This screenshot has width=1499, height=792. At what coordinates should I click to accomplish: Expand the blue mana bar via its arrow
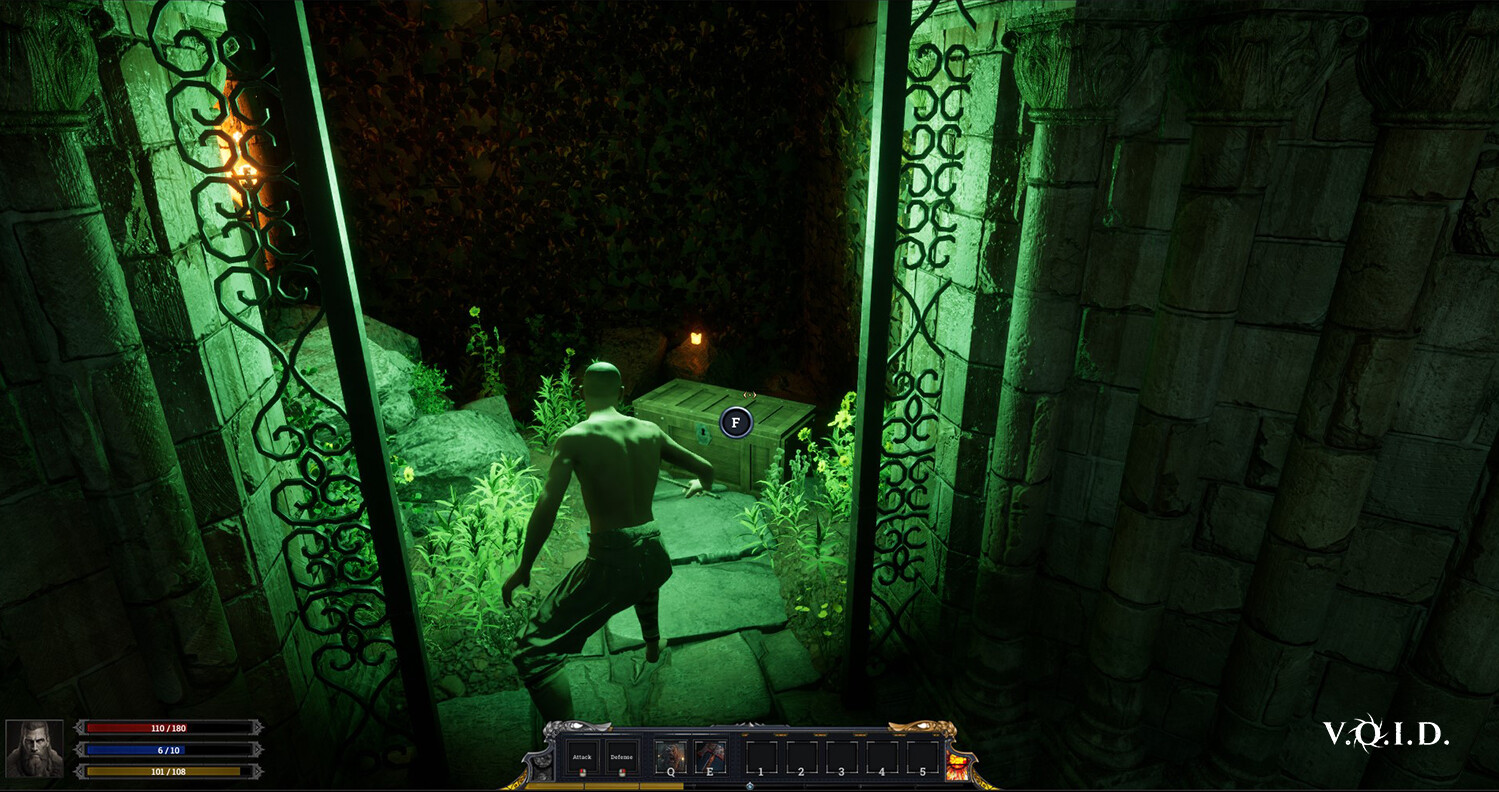click(x=79, y=749)
